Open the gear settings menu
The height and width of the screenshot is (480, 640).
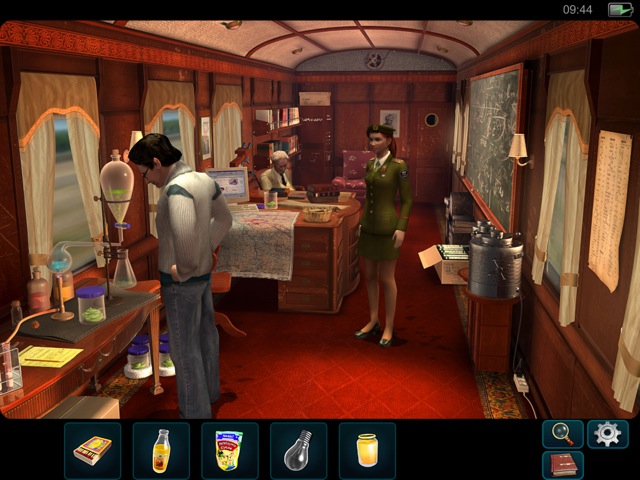coord(607,434)
